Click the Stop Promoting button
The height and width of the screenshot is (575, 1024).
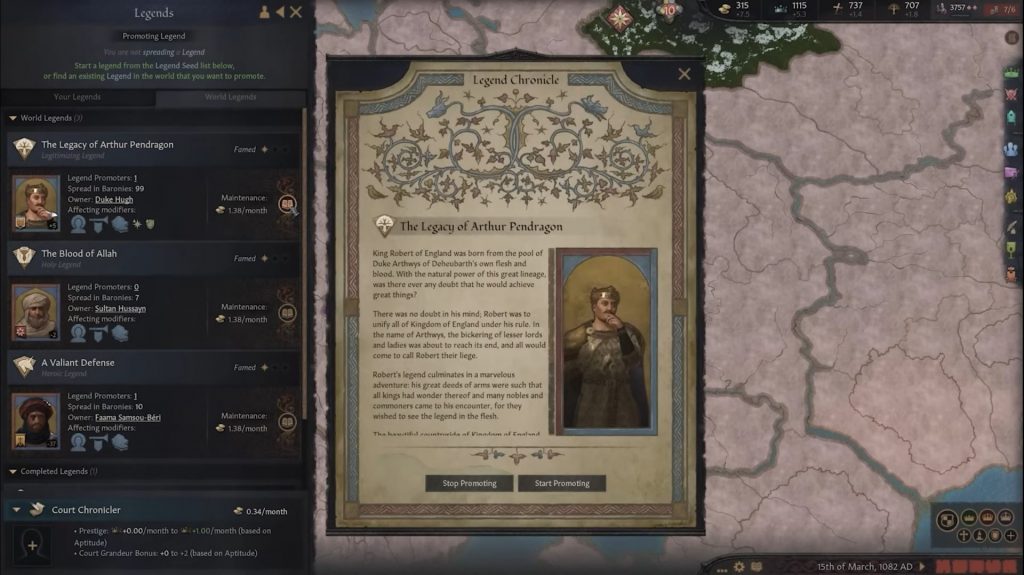click(x=469, y=483)
